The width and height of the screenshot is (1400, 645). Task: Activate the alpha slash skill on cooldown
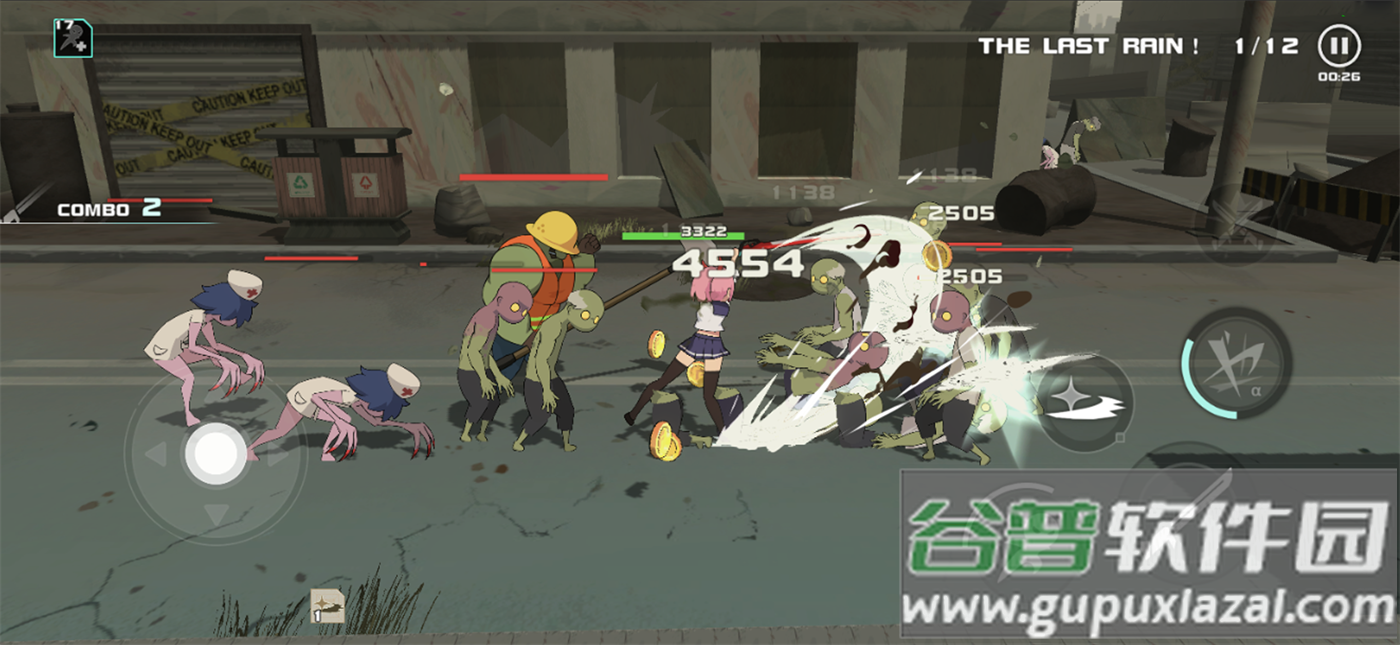tap(1235, 363)
